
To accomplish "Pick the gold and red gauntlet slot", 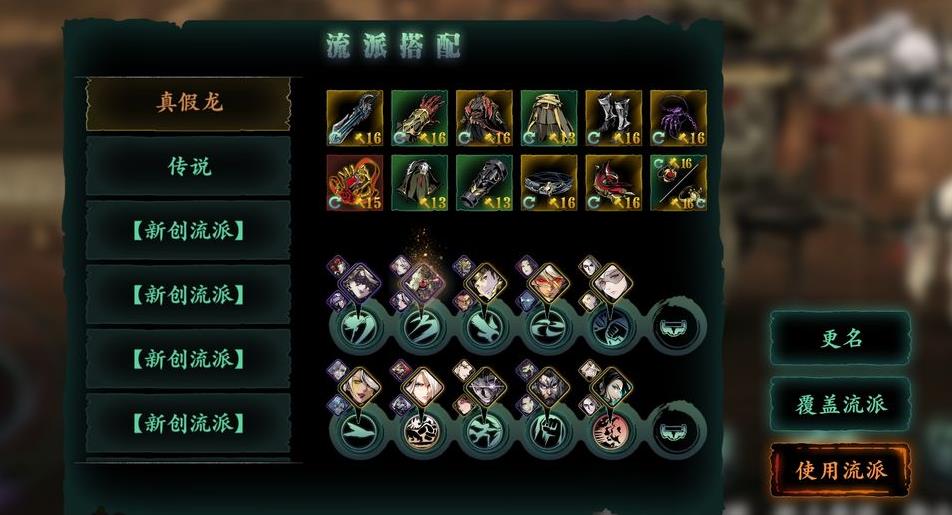I will (x=419, y=118).
